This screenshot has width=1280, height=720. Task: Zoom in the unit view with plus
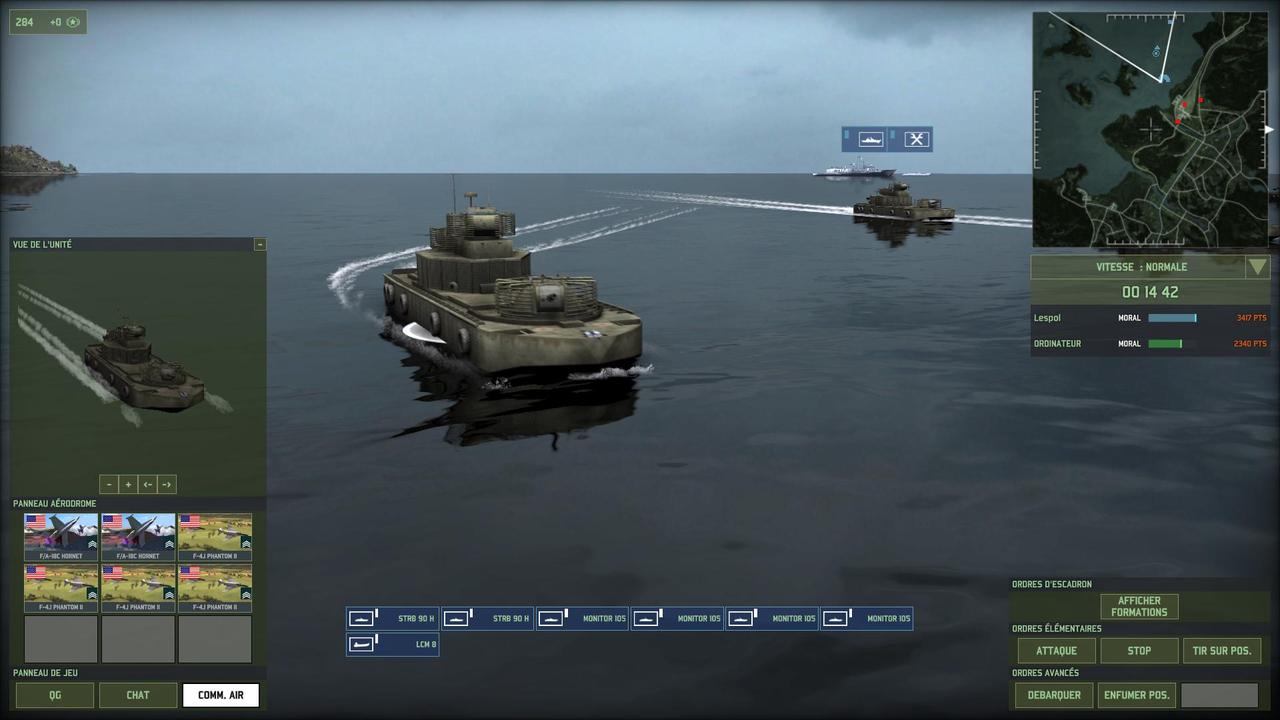coord(128,484)
